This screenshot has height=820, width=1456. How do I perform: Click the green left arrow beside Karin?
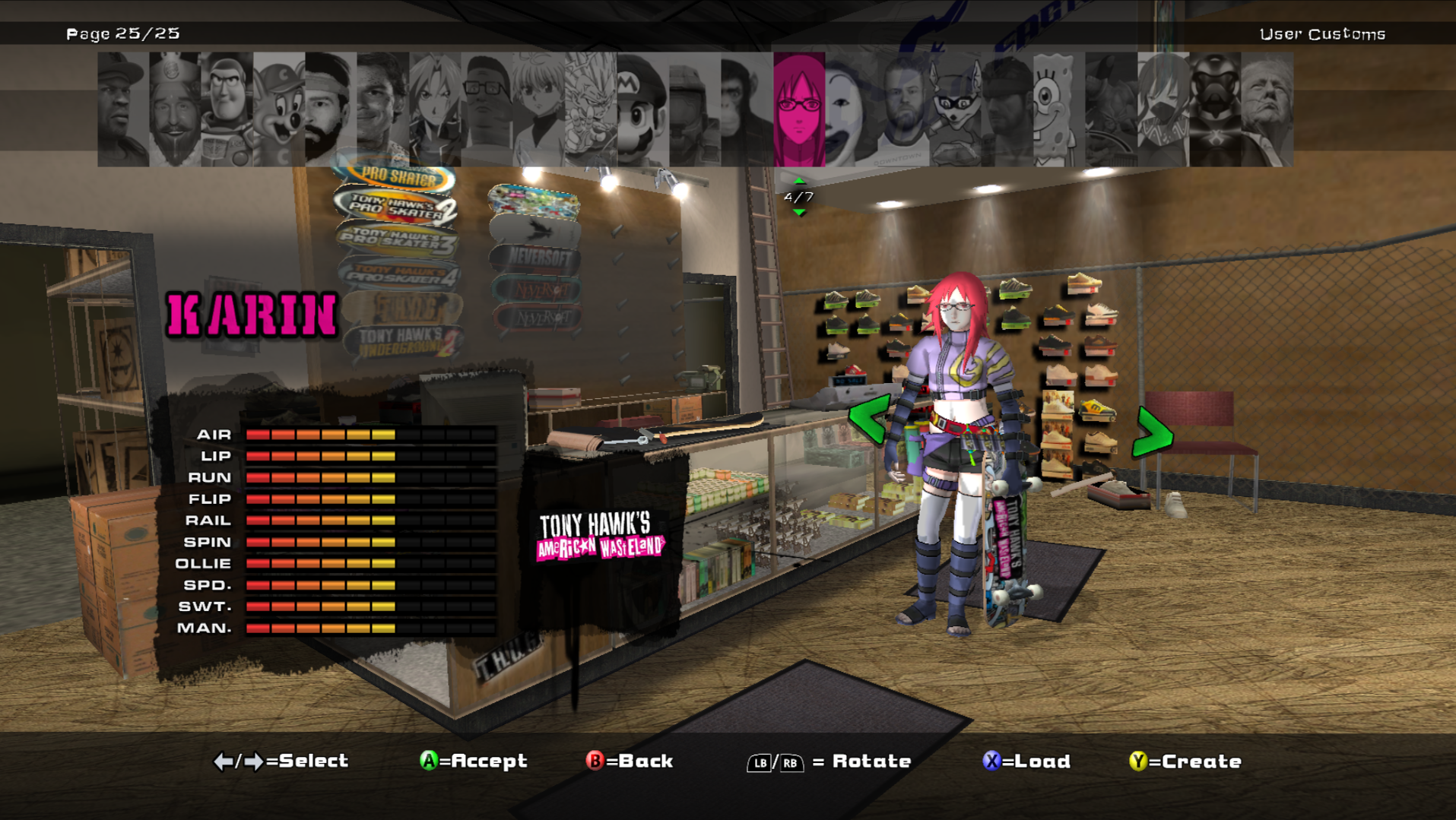tap(870, 419)
